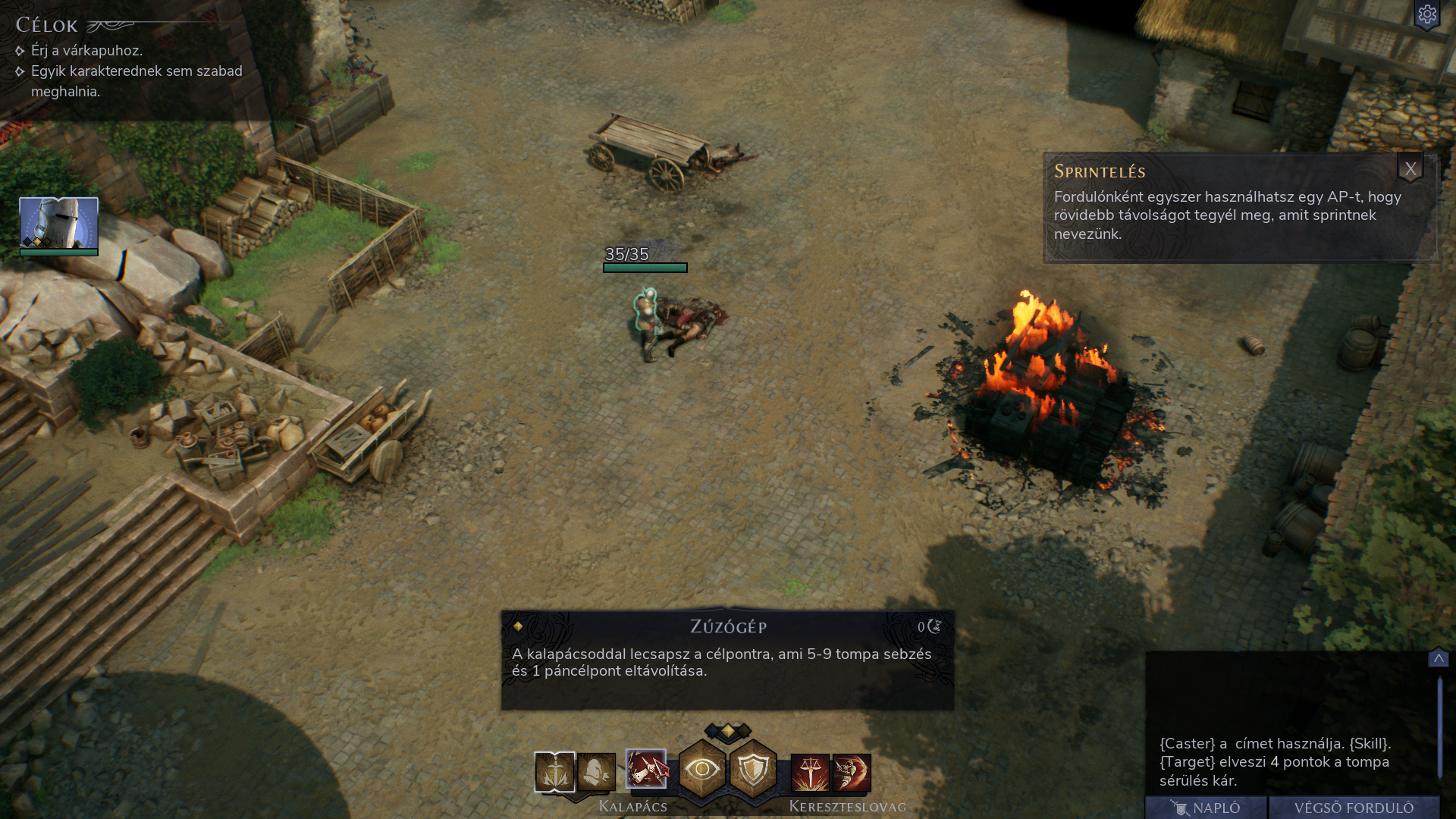Select the Célok objectives header
The height and width of the screenshot is (819, 1456).
point(47,26)
